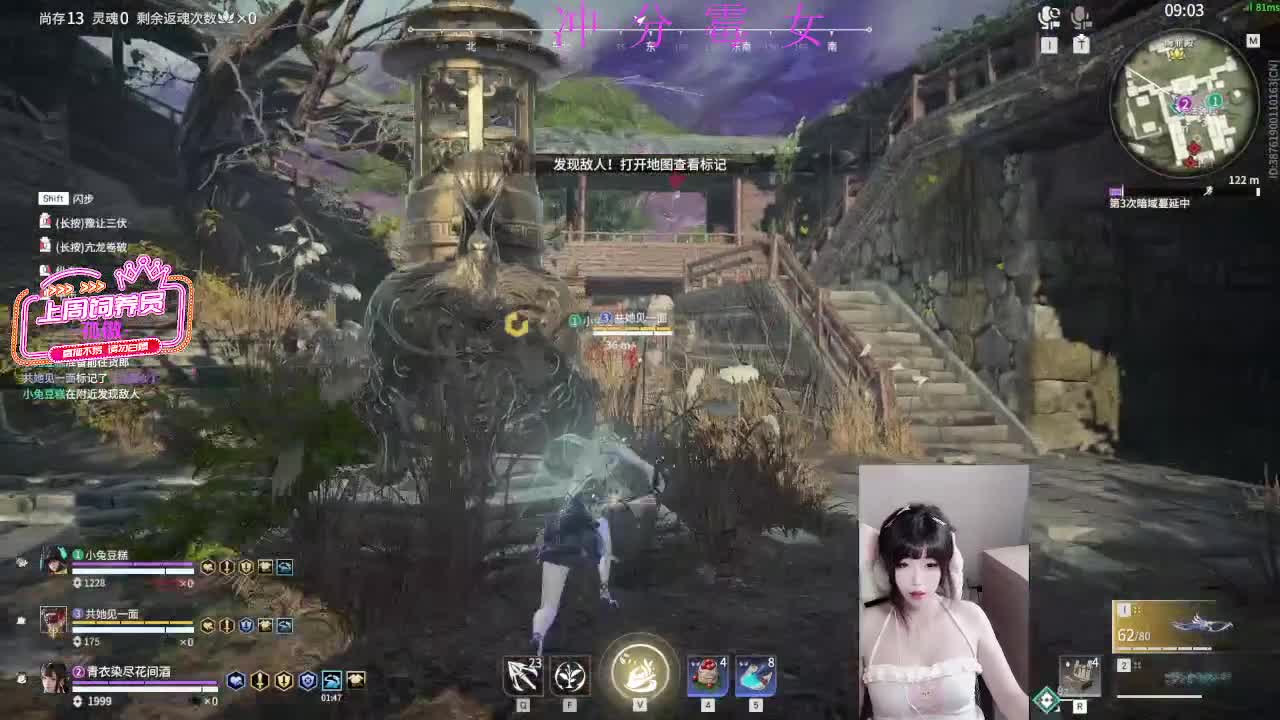Use the red food consumable in slot 4
This screenshot has height=720, width=1280.
click(705, 675)
